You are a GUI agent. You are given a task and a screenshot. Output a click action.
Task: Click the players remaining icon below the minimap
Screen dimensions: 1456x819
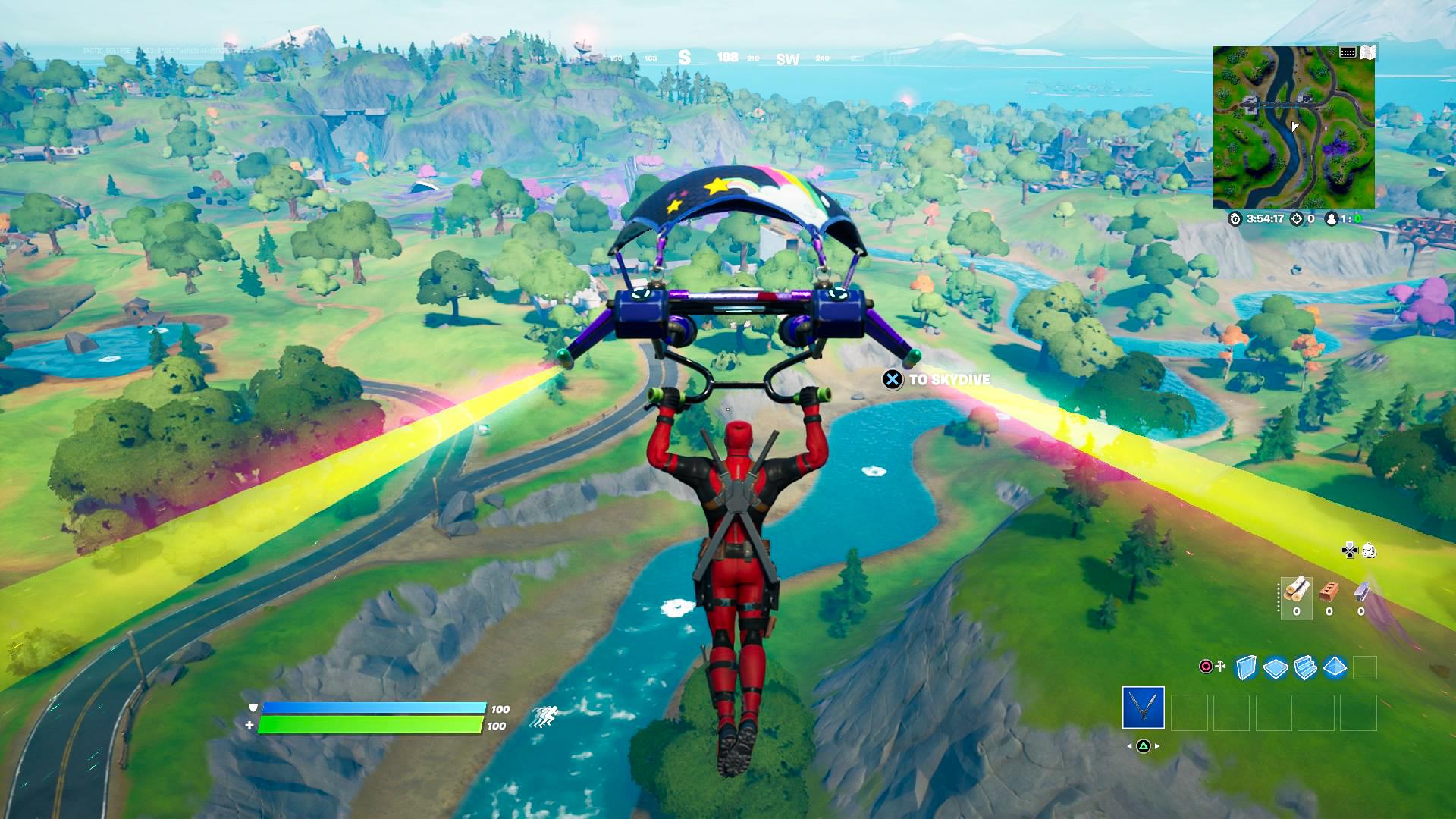point(1332,218)
